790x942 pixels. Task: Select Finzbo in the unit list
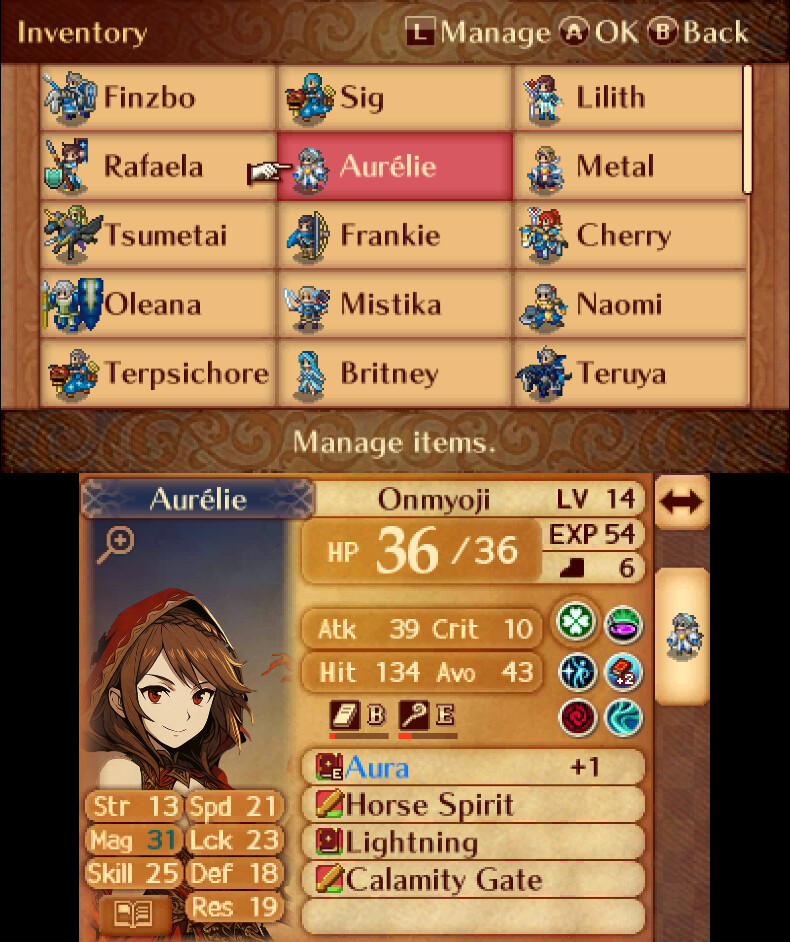[158, 98]
